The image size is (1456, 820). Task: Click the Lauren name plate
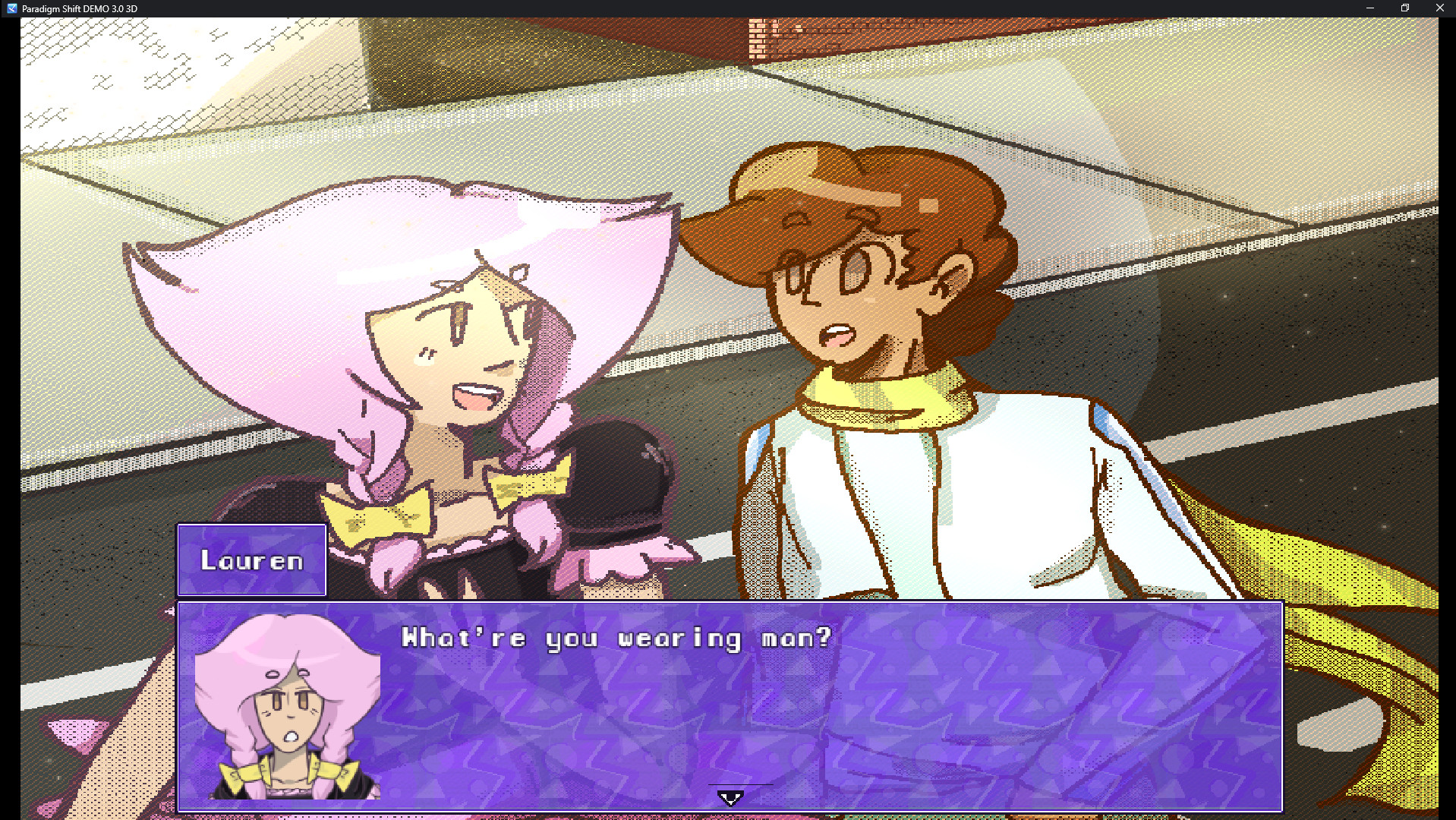tap(251, 560)
